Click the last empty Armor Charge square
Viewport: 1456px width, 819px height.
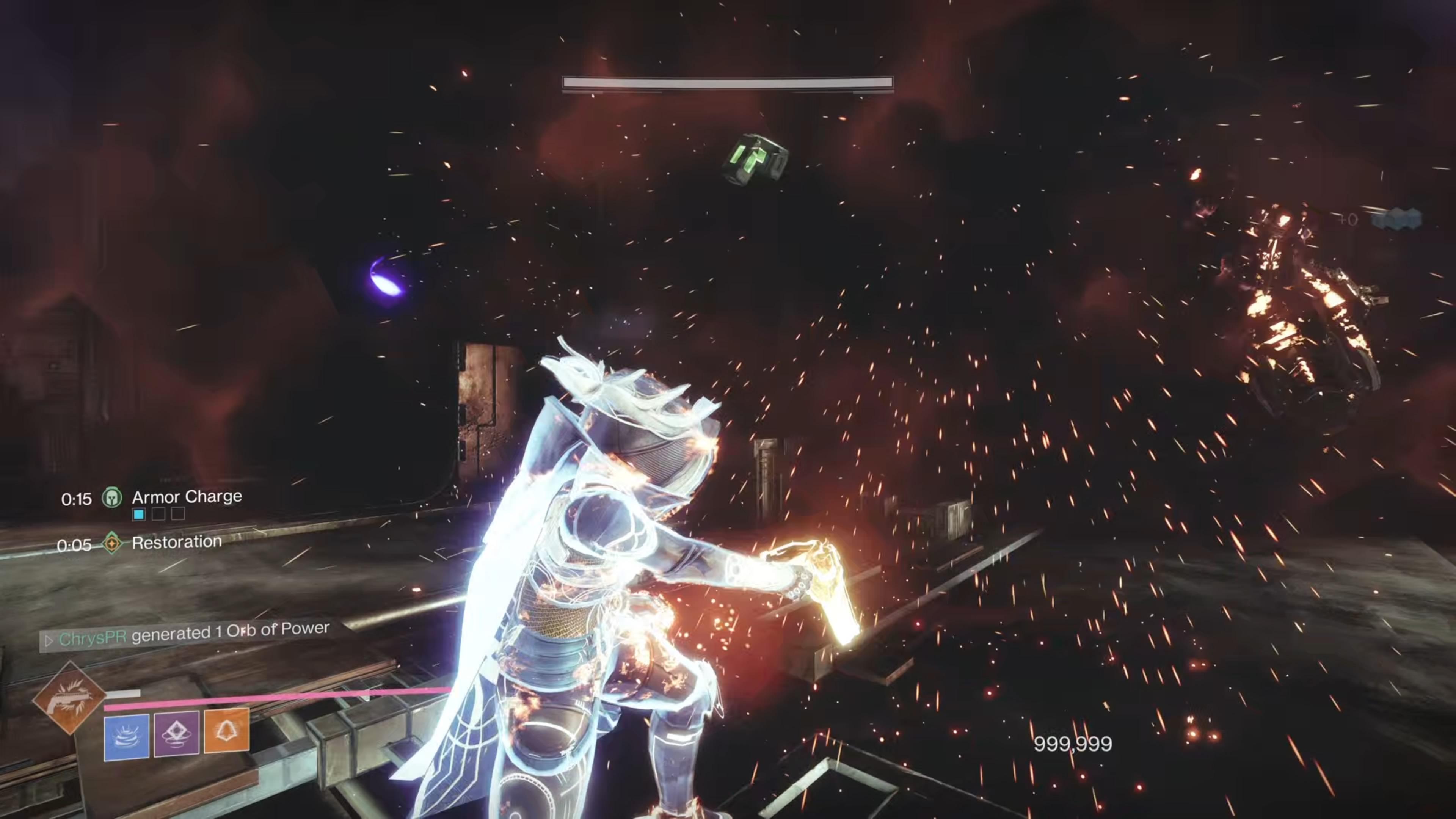[x=178, y=515]
